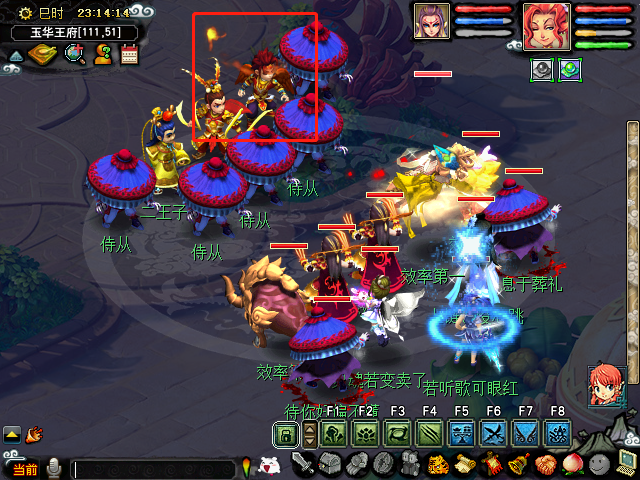This screenshot has height=480, width=640.
Task: Open the computer system settings icon
Action: 625,463
